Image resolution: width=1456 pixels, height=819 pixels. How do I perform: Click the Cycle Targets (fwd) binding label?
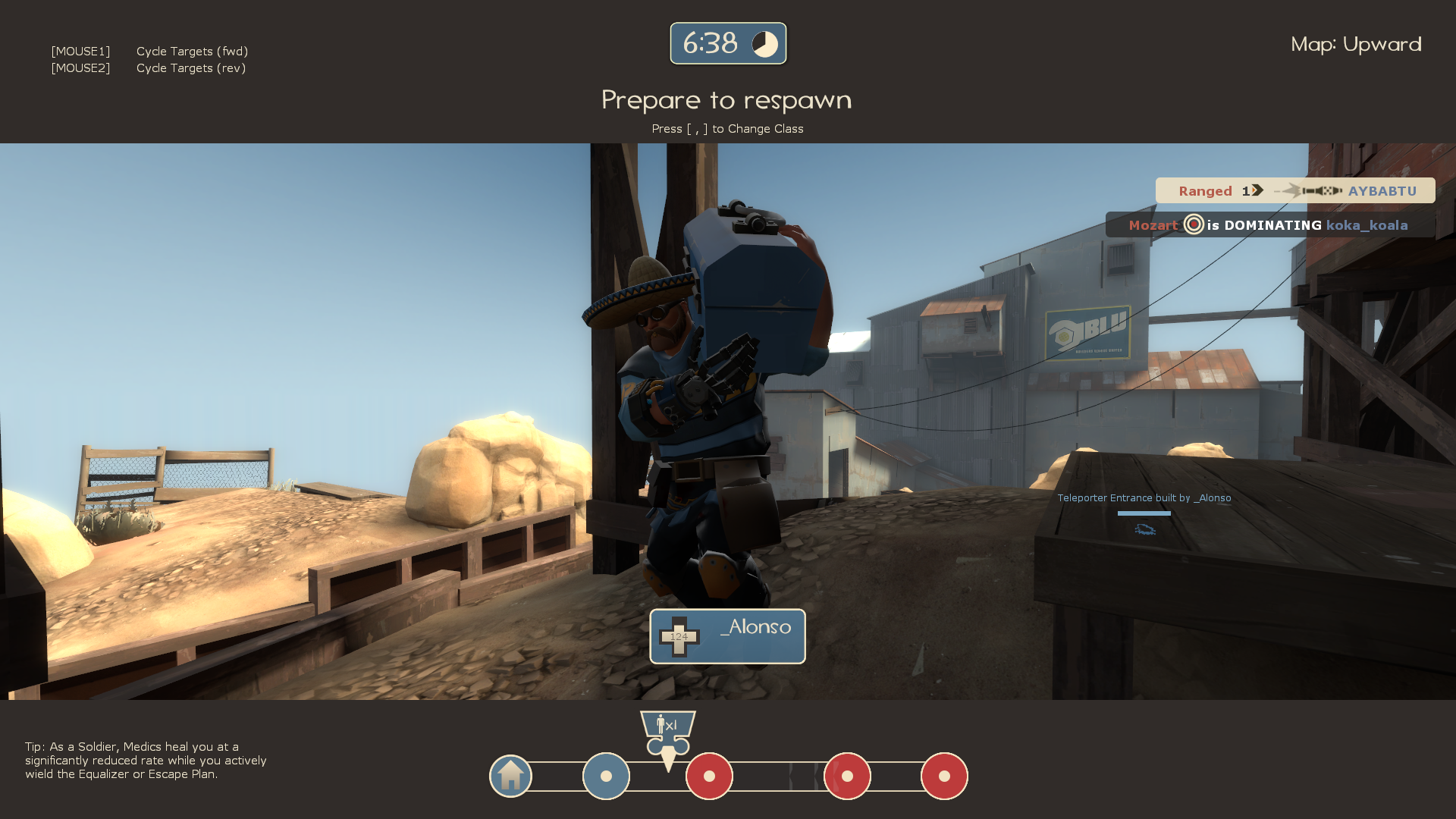pyautogui.click(x=191, y=51)
